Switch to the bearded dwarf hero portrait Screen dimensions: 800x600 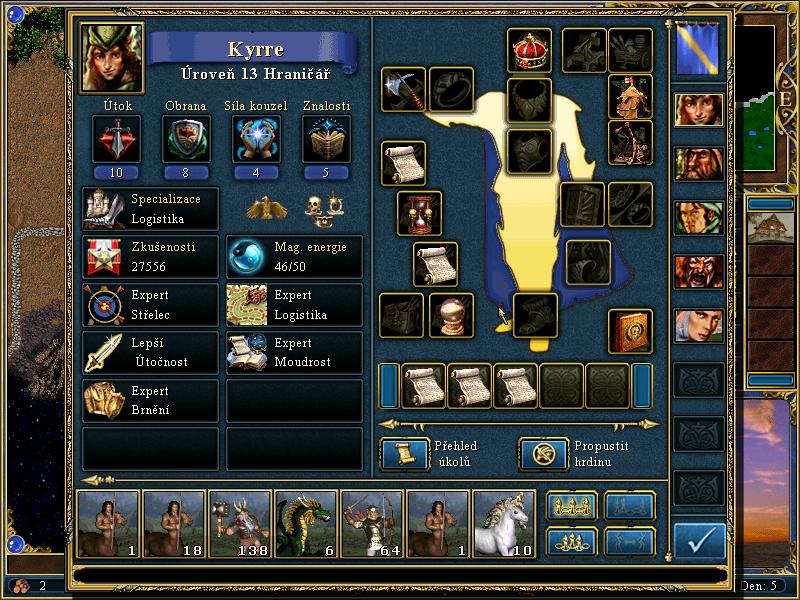[699, 163]
